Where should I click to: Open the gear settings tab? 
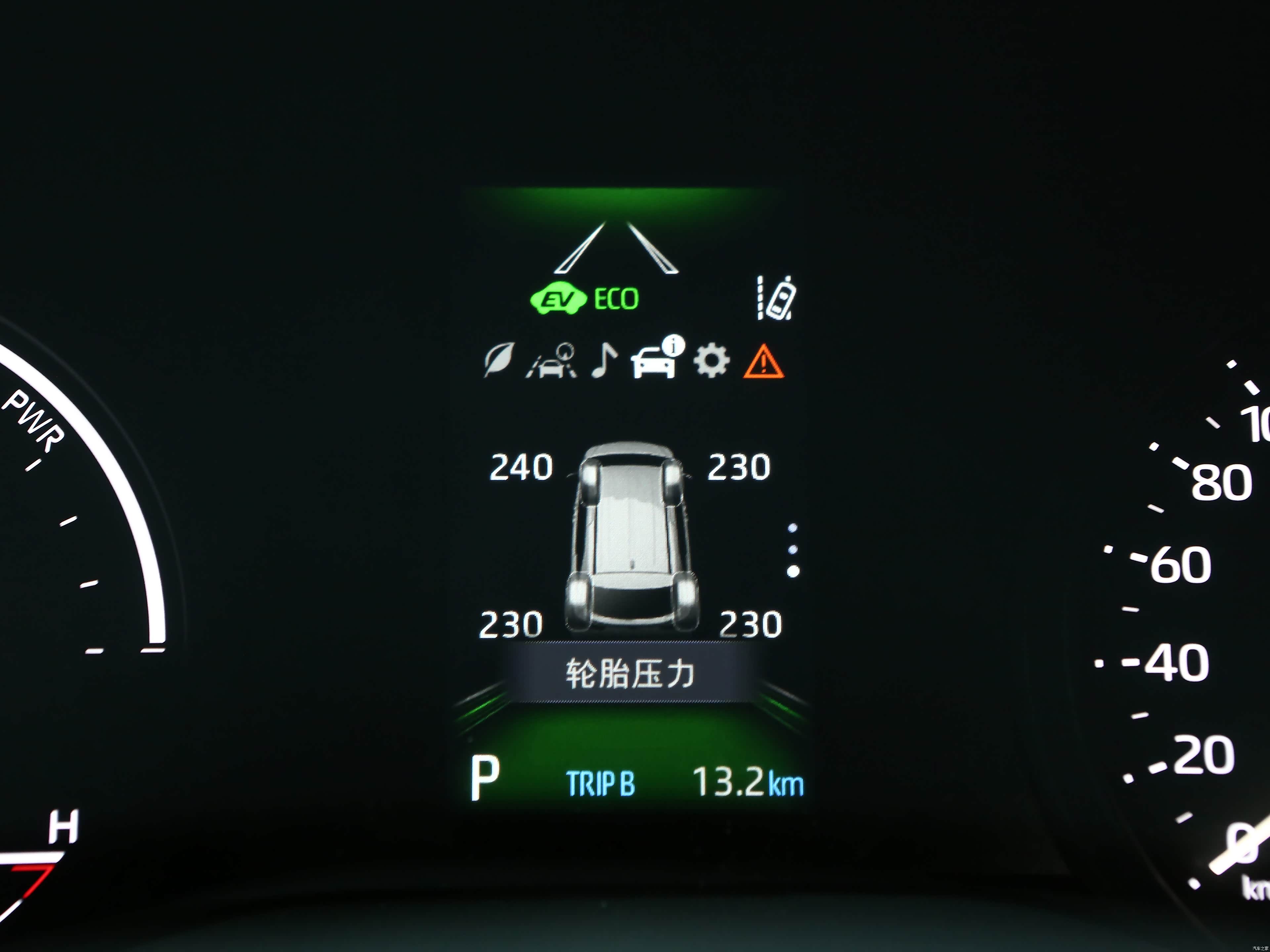pos(711,361)
